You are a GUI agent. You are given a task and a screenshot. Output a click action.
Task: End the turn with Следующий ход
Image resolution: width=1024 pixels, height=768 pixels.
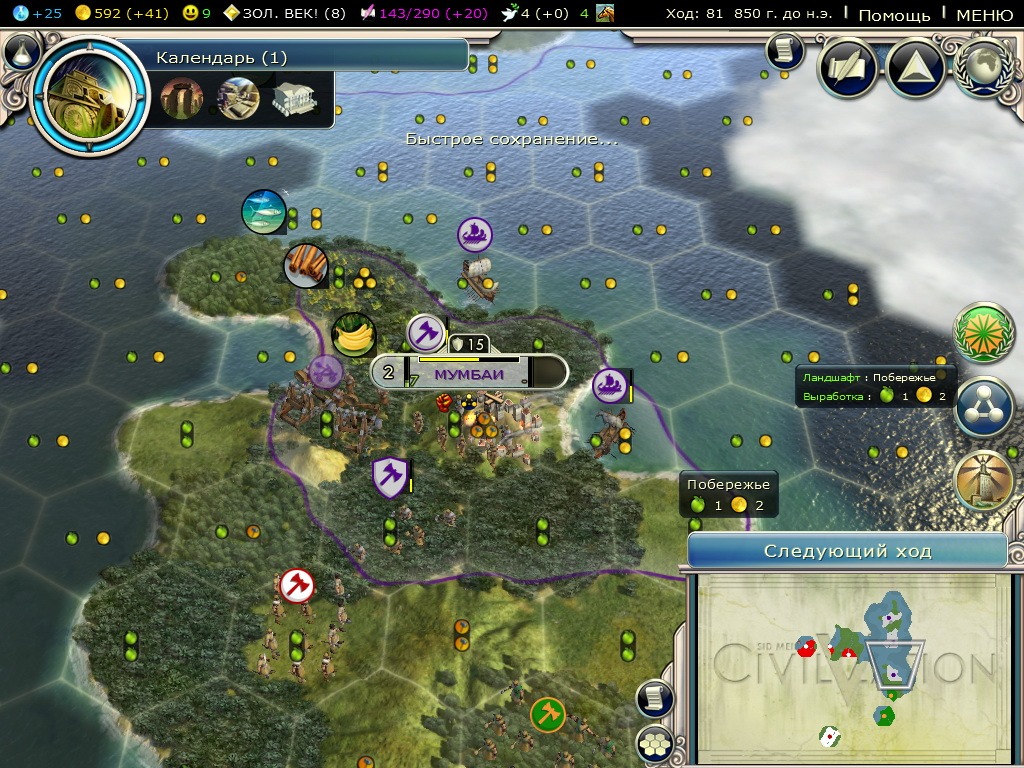tap(847, 551)
